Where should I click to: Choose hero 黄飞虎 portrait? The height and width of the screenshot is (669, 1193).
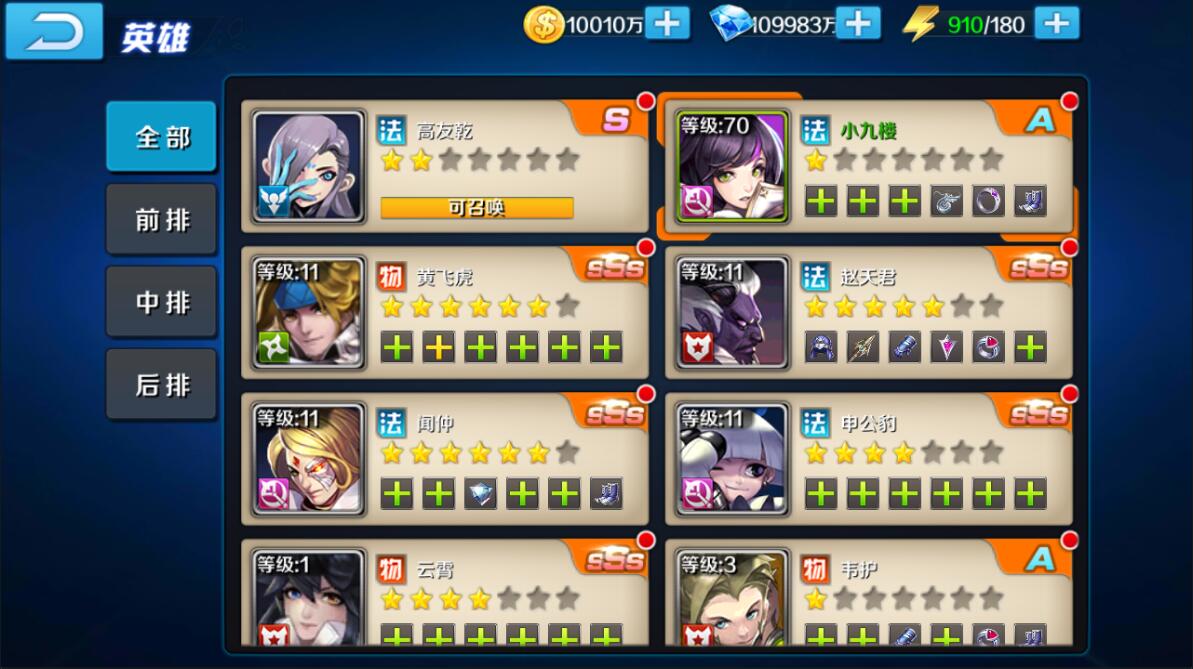[308, 313]
